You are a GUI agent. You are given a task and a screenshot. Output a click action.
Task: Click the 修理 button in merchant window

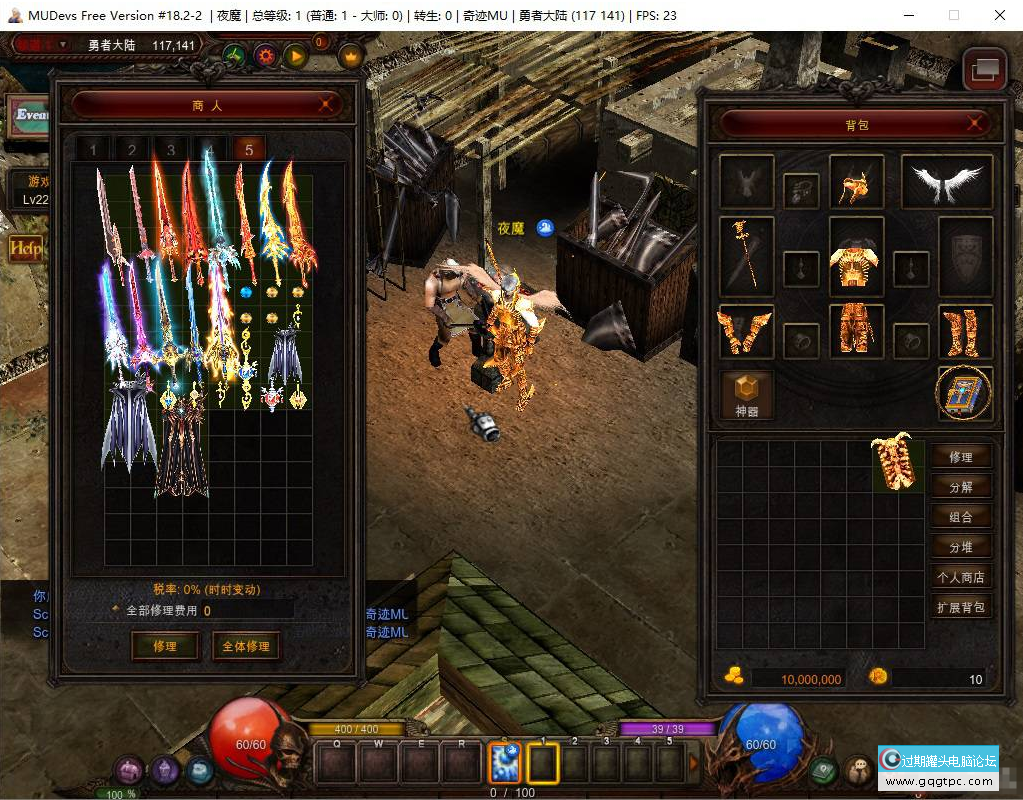(165, 646)
